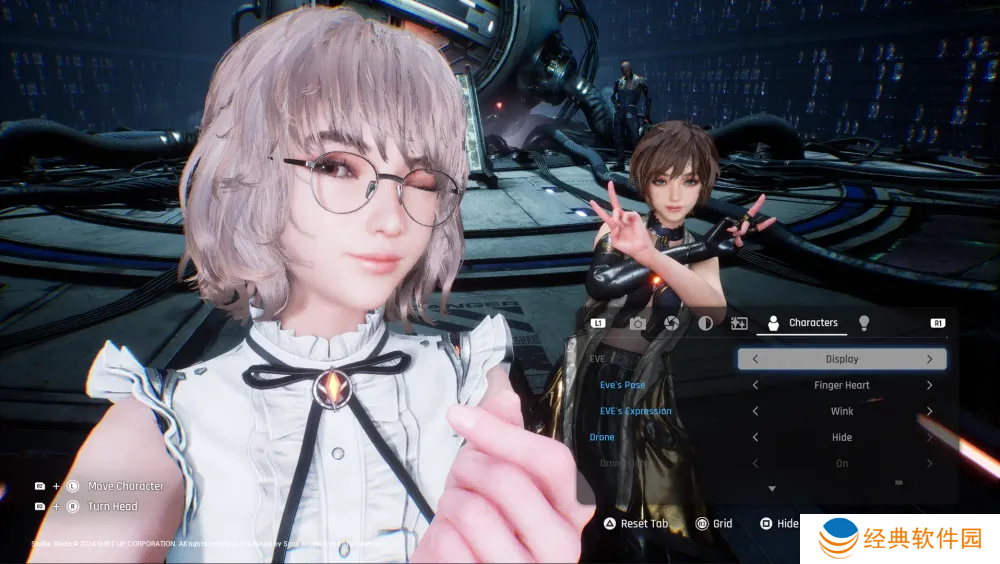Change EVE's Expression to next after Wink
The height and width of the screenshot is (564, 1000).
(929, 411)
